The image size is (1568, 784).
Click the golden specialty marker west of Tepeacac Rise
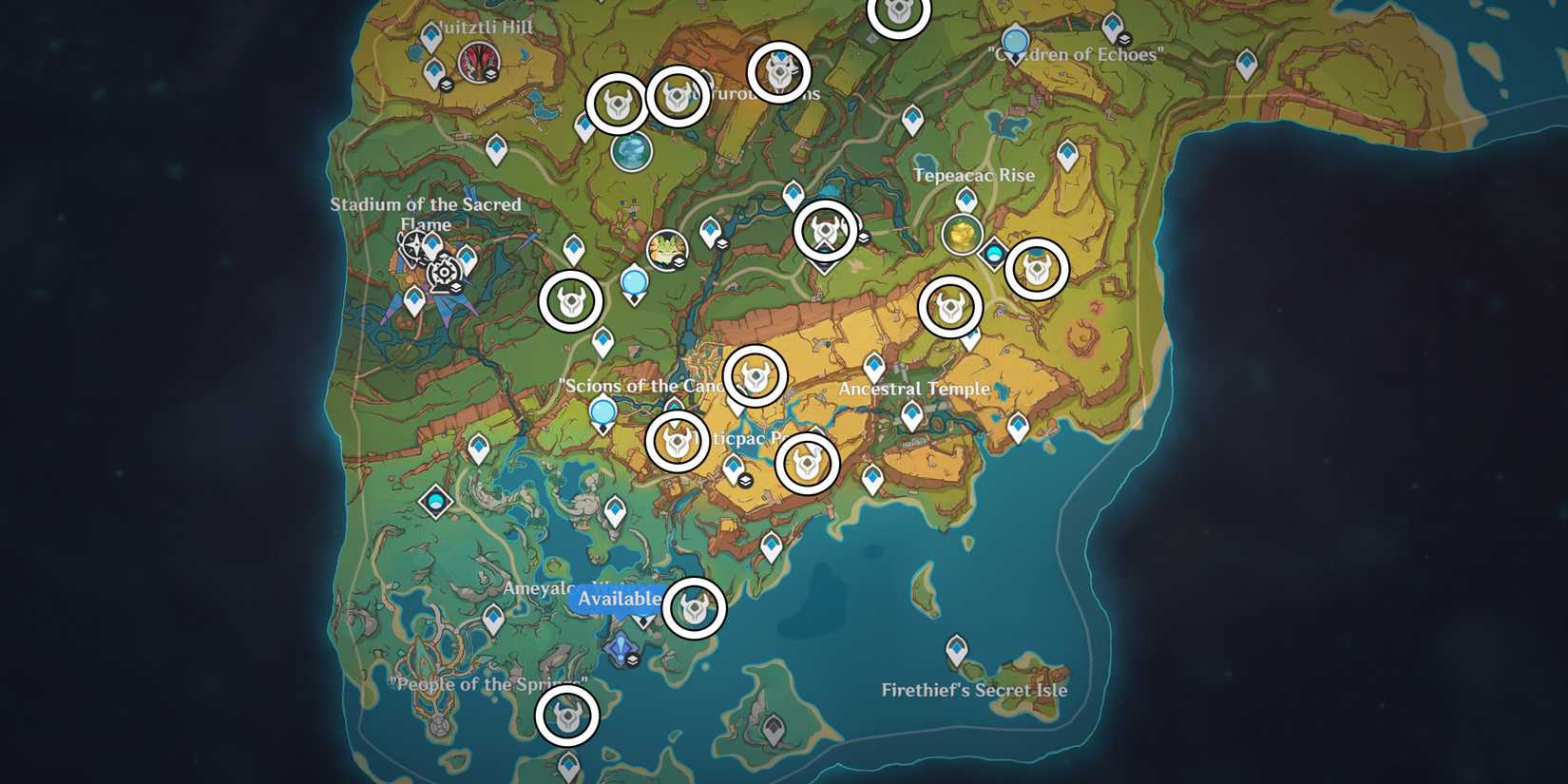[x=962, y=233]
